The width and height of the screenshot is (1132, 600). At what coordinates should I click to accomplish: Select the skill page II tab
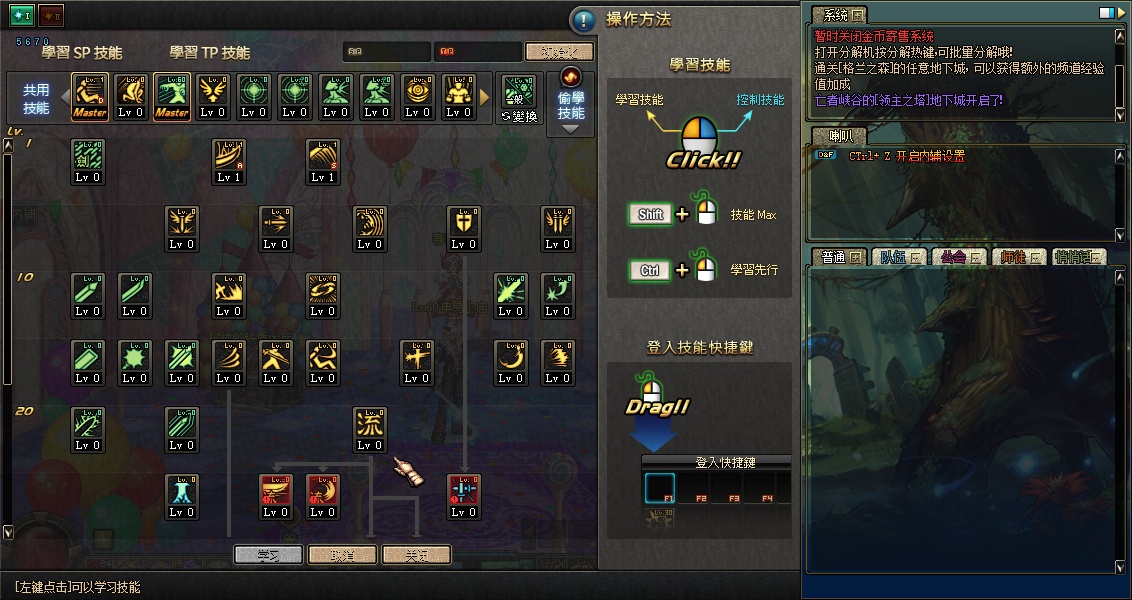coord(51,16)
